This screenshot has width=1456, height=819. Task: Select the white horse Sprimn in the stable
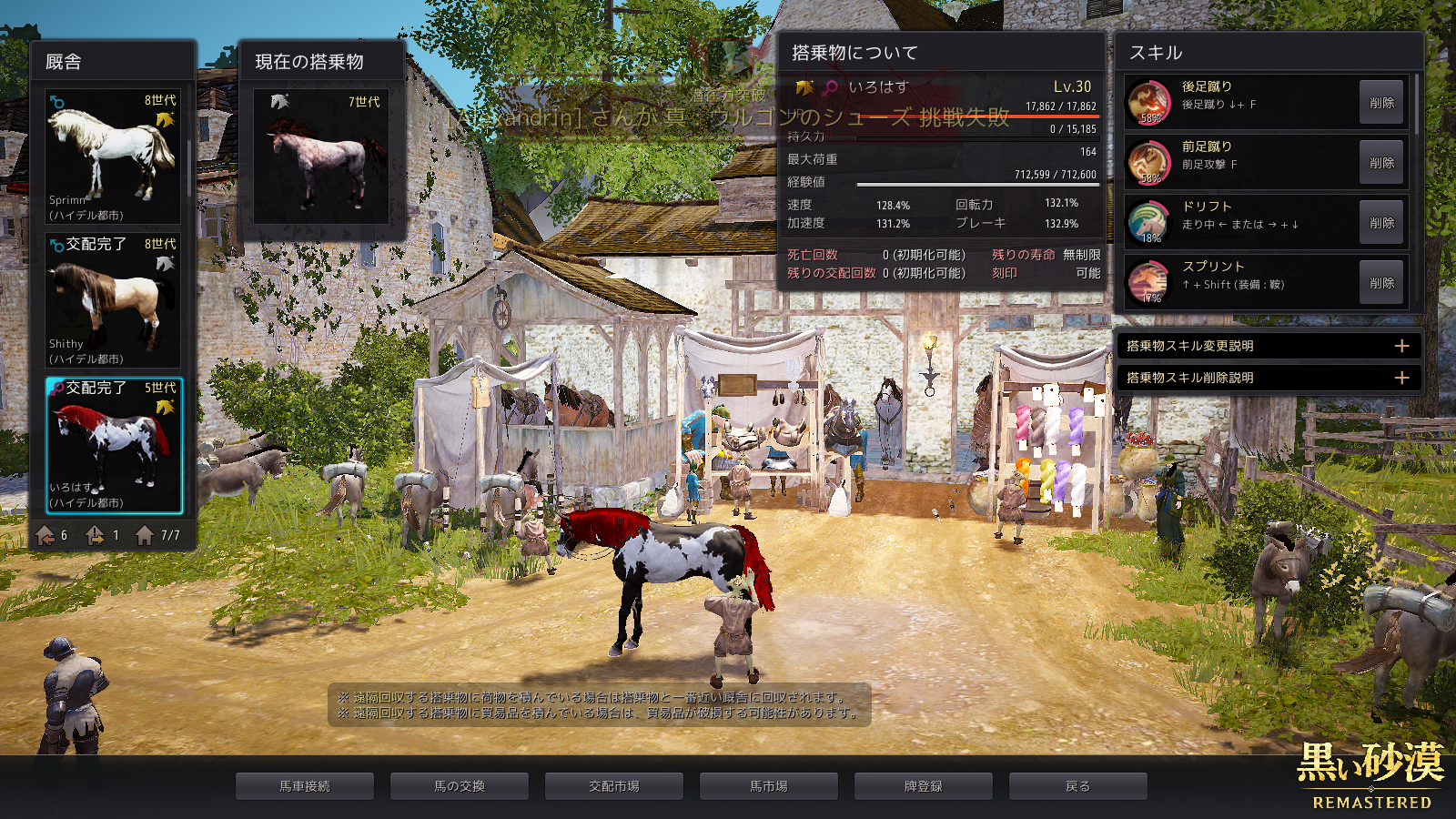click(x=113, y=157)
